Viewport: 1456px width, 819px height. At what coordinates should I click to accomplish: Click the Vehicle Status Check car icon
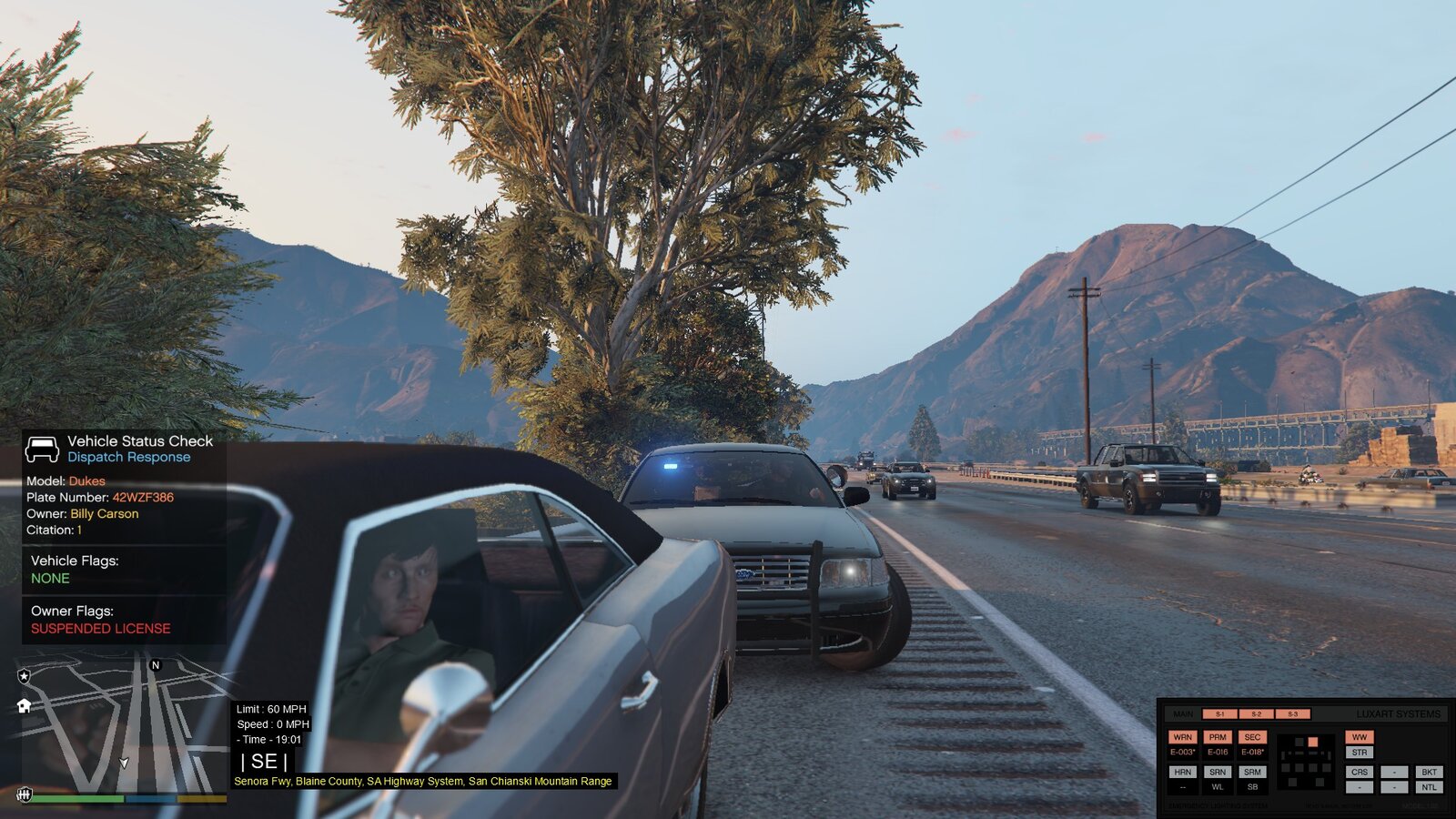[42, 449]
